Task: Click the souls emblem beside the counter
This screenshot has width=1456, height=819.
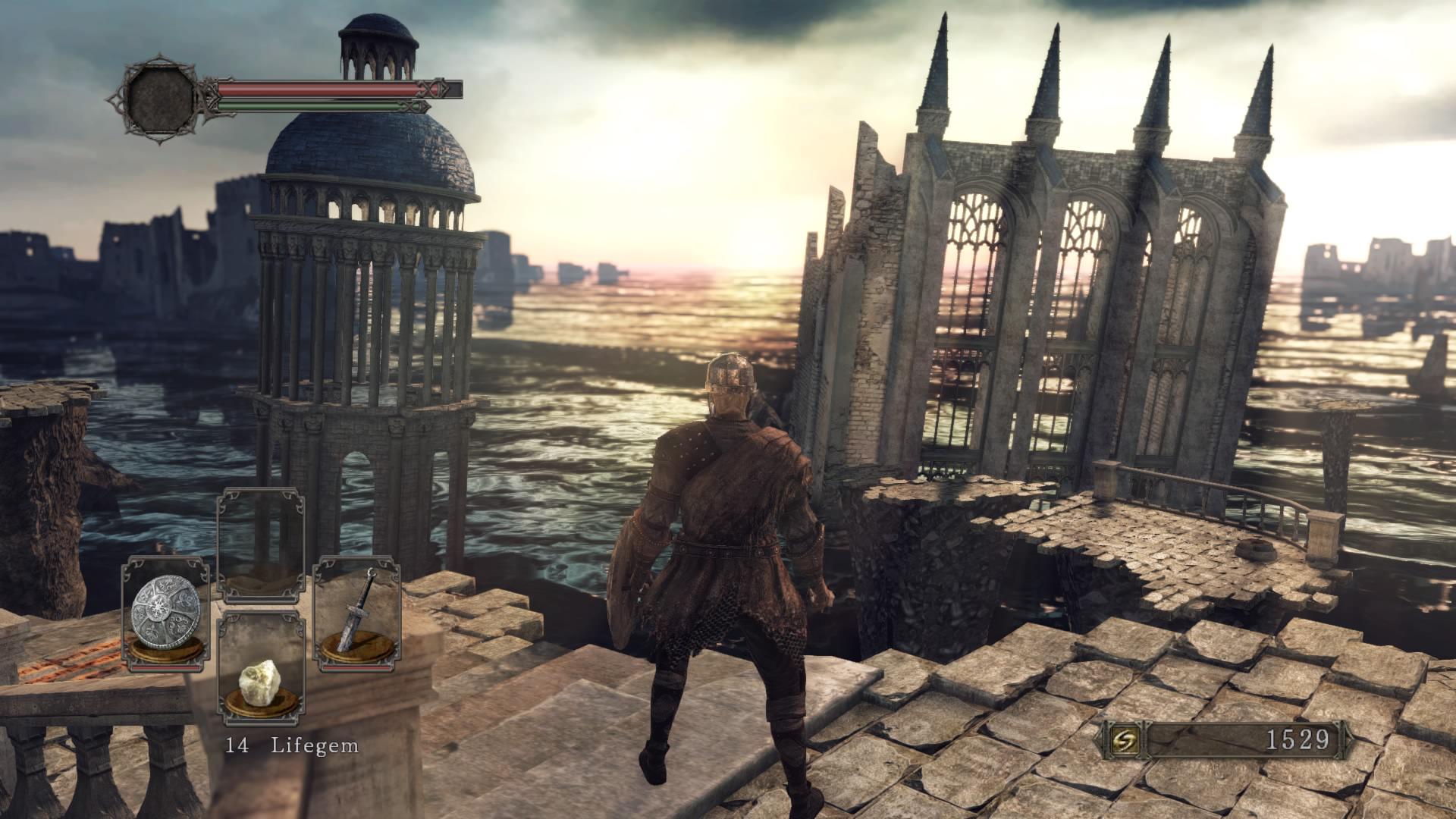Action: tap(1125, 738)
